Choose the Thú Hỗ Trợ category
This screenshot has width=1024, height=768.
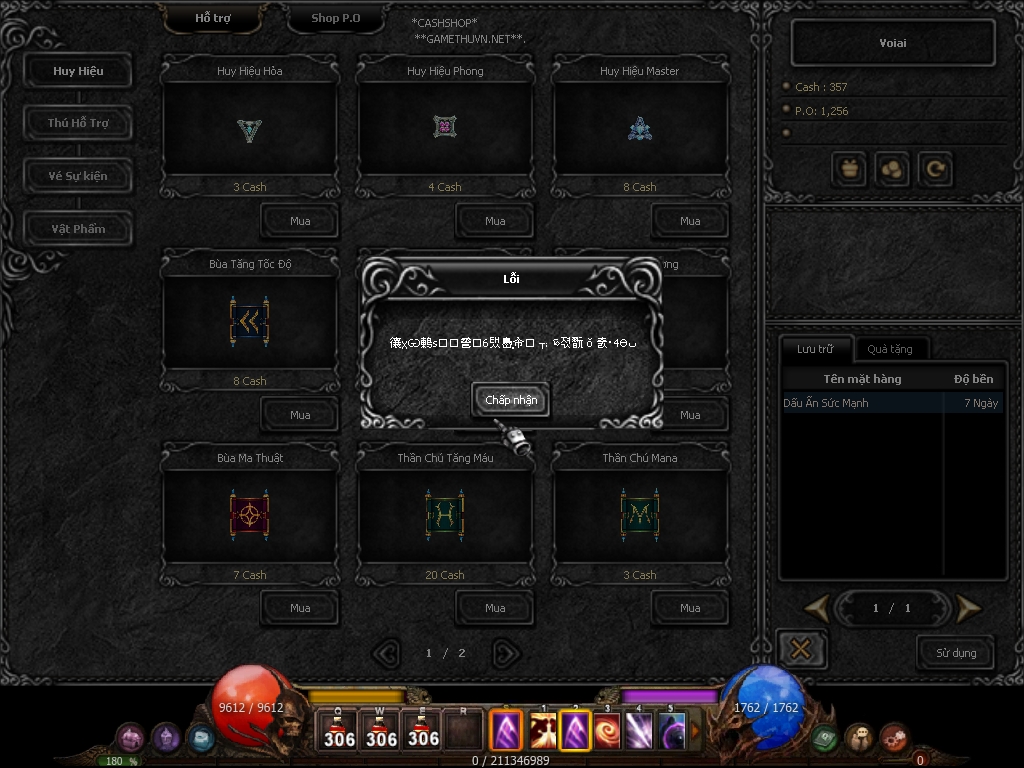tap(78, 123)
